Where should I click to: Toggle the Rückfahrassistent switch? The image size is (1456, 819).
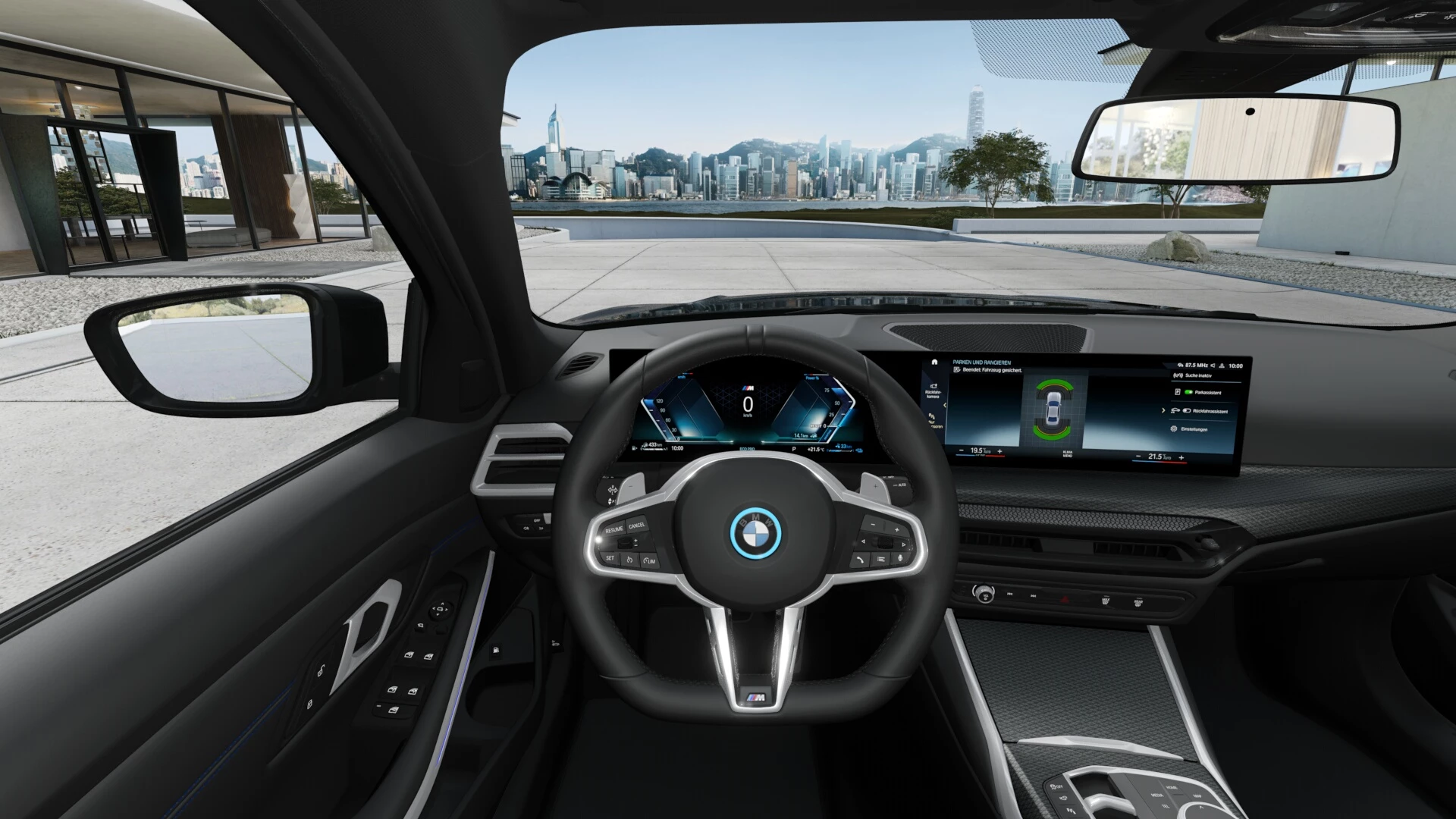click(1187, 411)
